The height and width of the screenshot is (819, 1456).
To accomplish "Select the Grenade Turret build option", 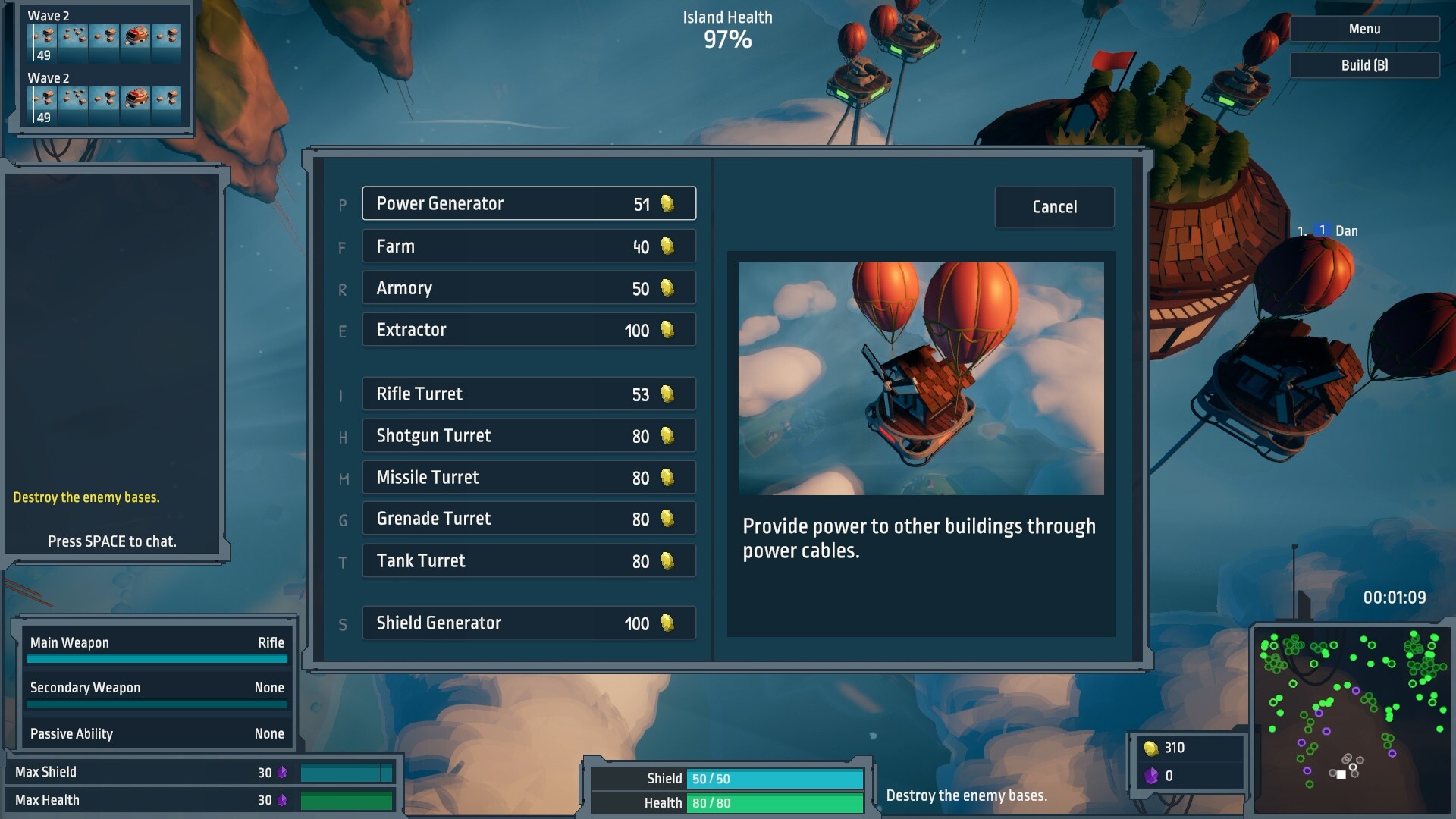I will click(529, 518).
